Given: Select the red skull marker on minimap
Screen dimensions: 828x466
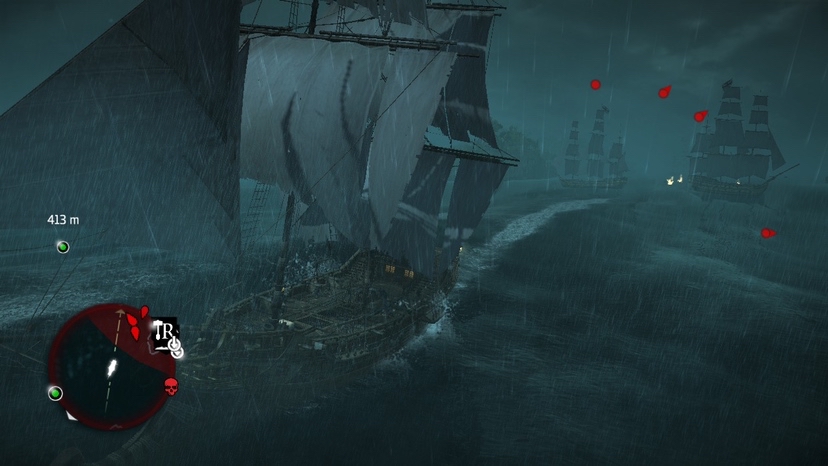Looking at the screenshot, I should 170,386.
